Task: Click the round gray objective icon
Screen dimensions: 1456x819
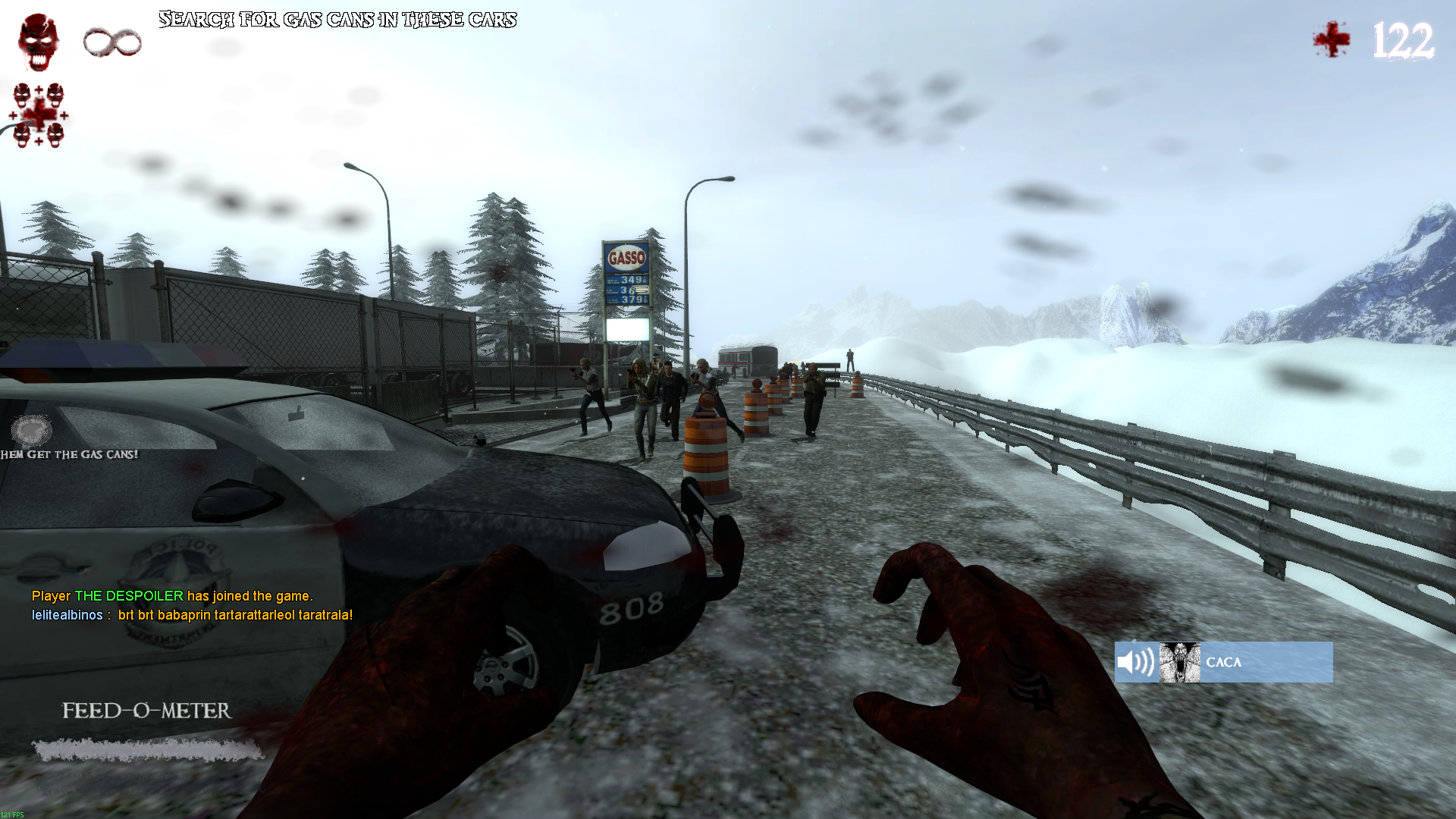Action: 32,431
